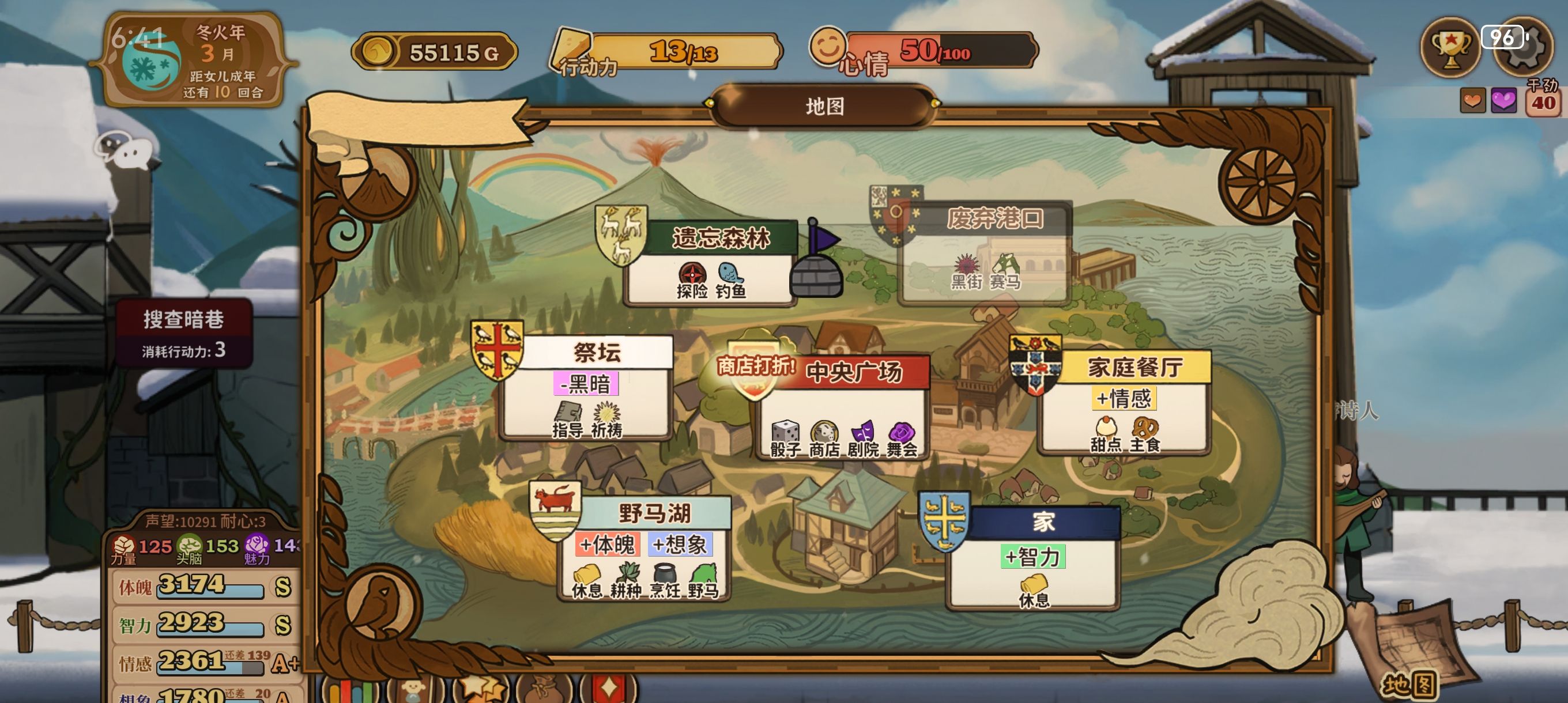Viewport: 1568px width, 703px height.
Task: Visit the 剧院 theater
Action: pyautogui.click(x=862, y=439)
